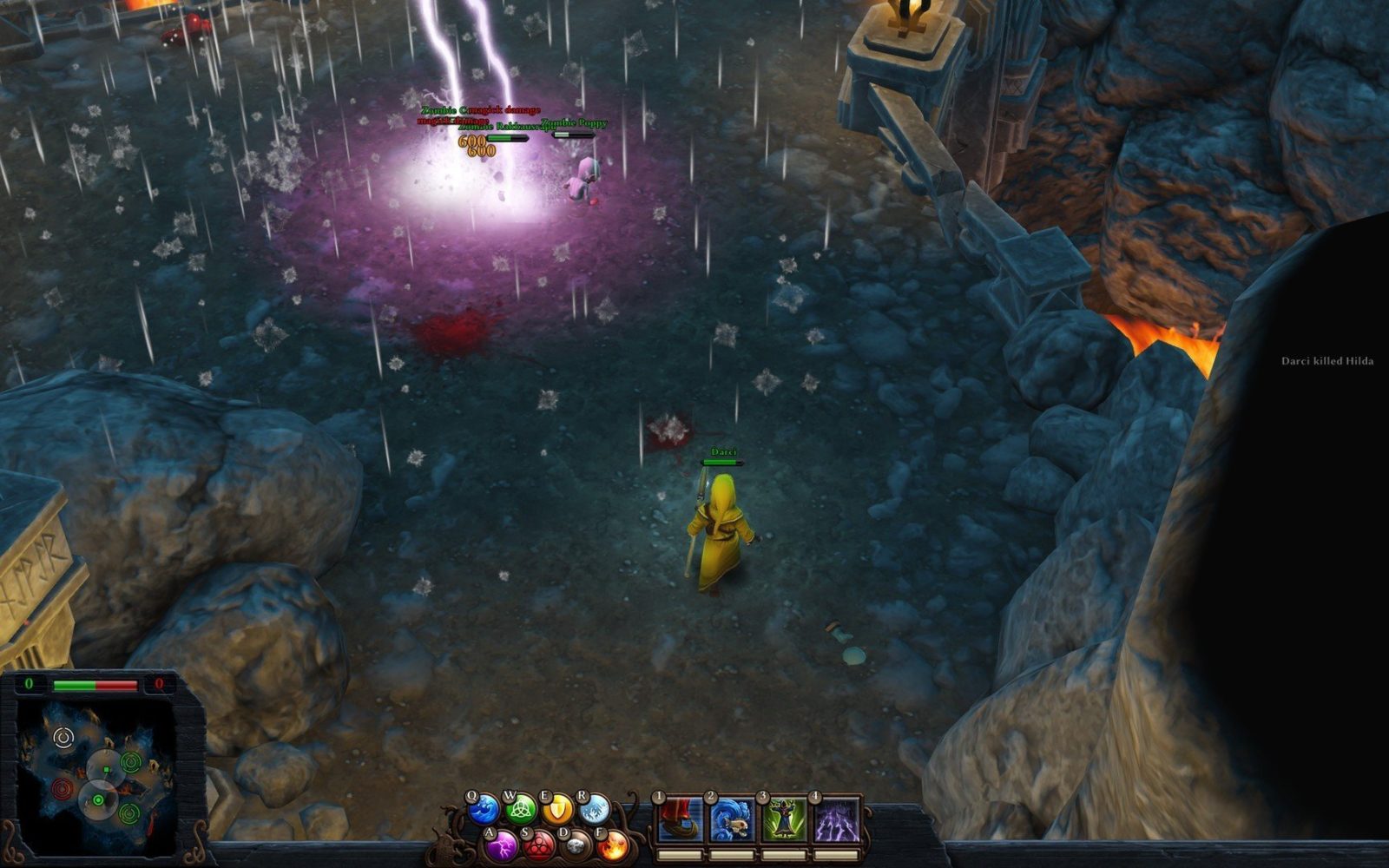Cast the red boot haste magick

(x=680, y=820)
